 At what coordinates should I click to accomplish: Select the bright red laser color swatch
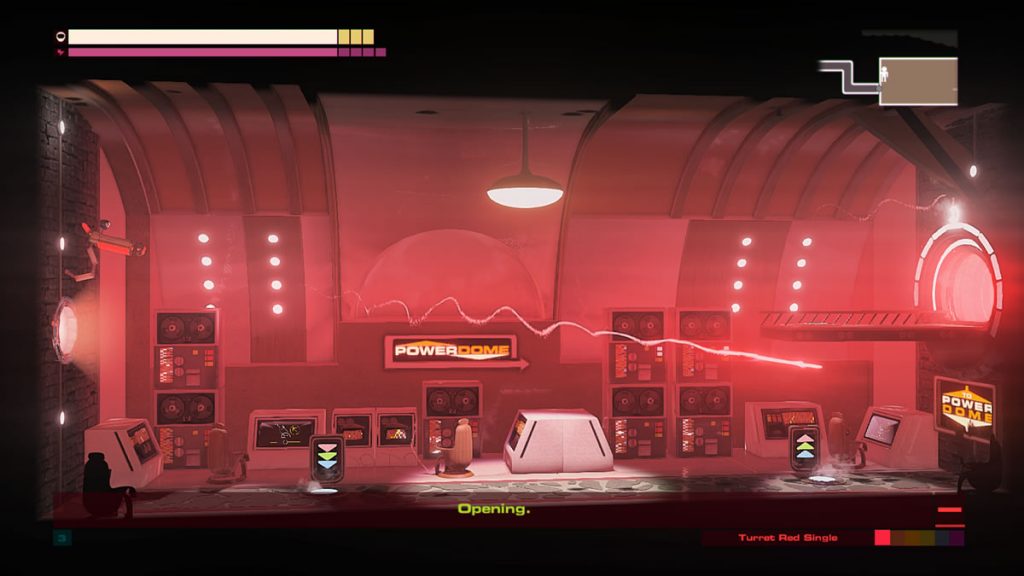point(882,538)
